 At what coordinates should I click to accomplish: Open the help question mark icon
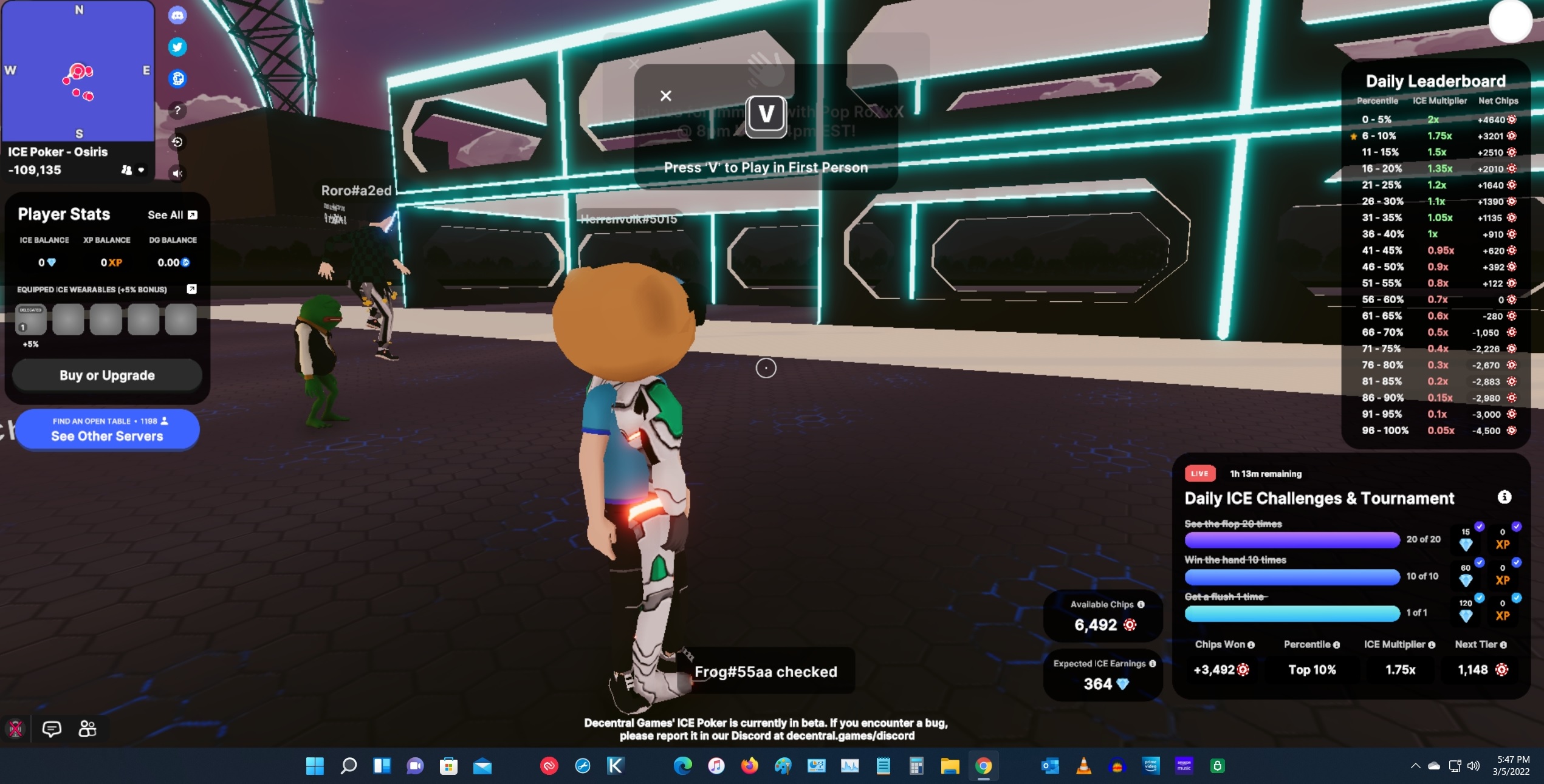(177, 110)
